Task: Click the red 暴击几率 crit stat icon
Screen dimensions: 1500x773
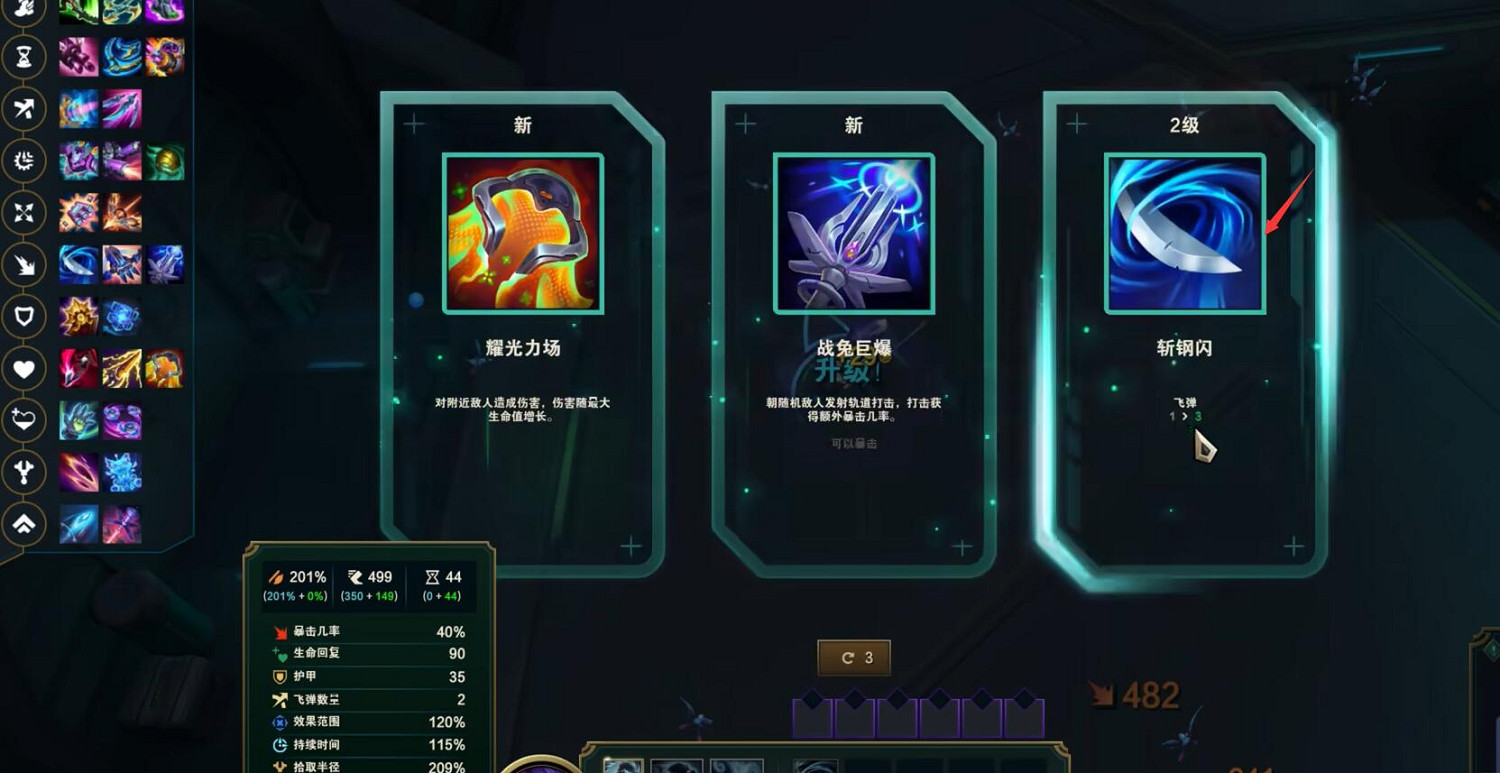Action: (x=280, y=631)
